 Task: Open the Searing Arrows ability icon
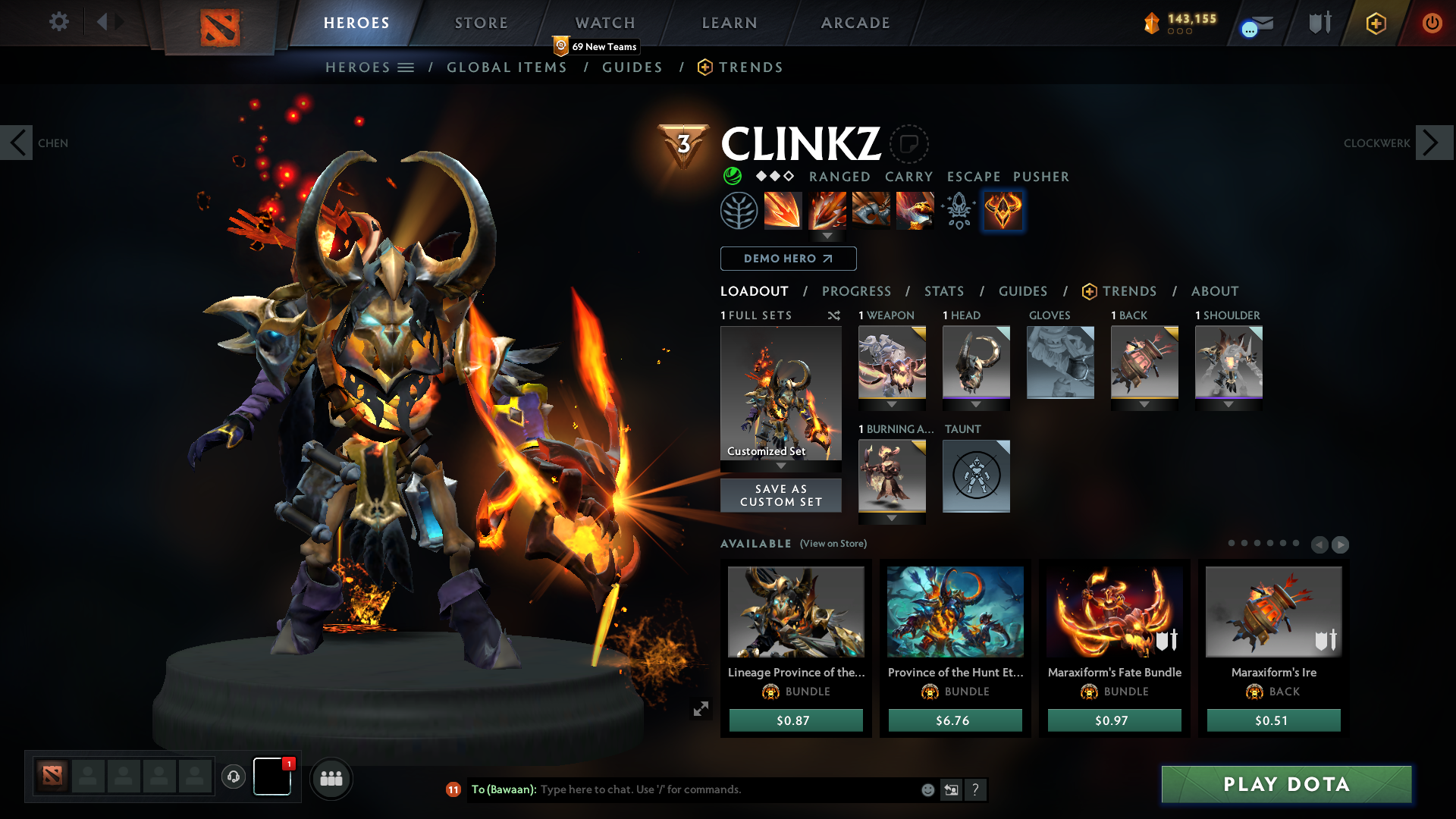tap(784, 210)
